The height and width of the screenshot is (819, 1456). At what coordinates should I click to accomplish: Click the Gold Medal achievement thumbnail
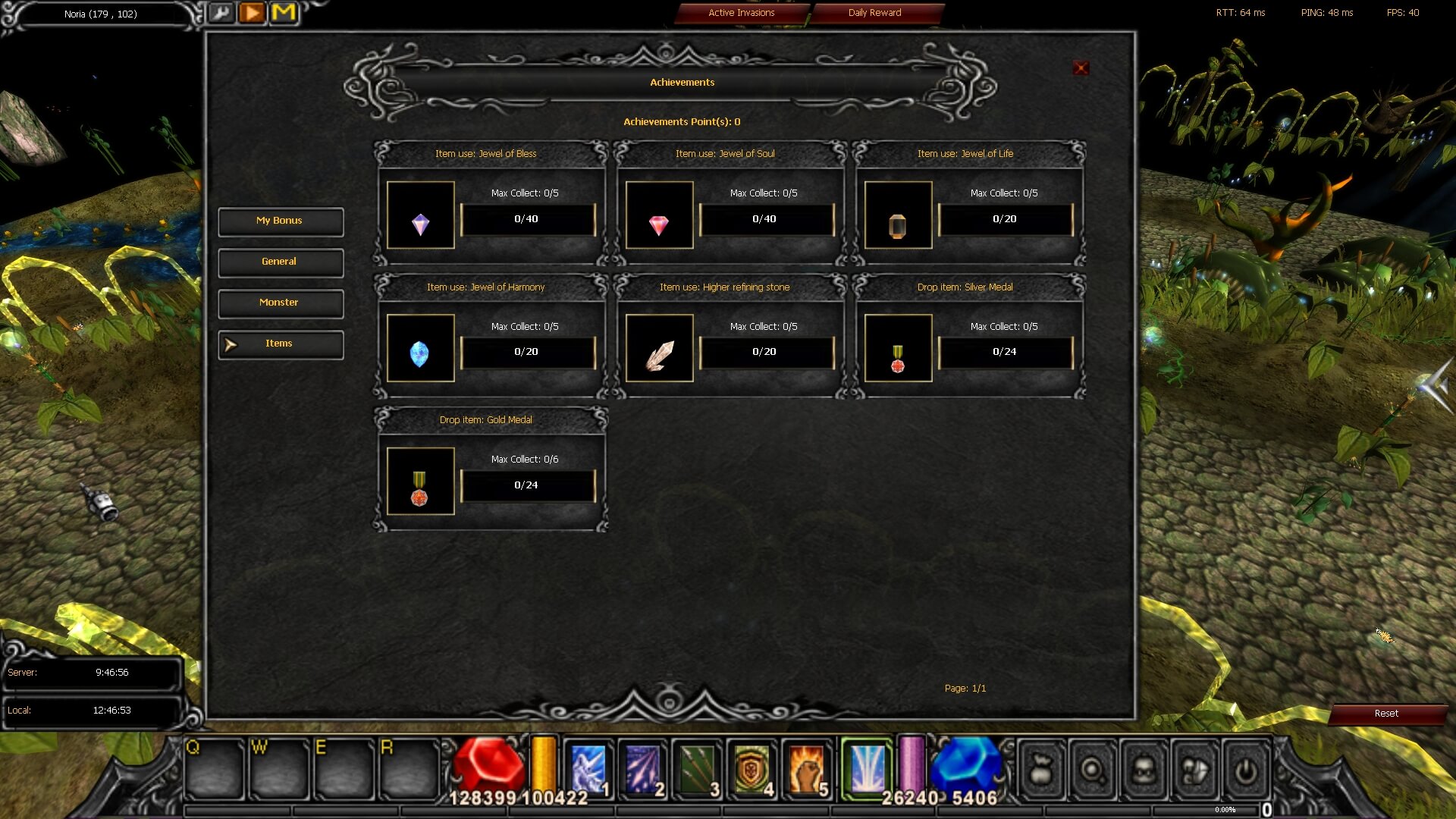click(x=420, y=480)
